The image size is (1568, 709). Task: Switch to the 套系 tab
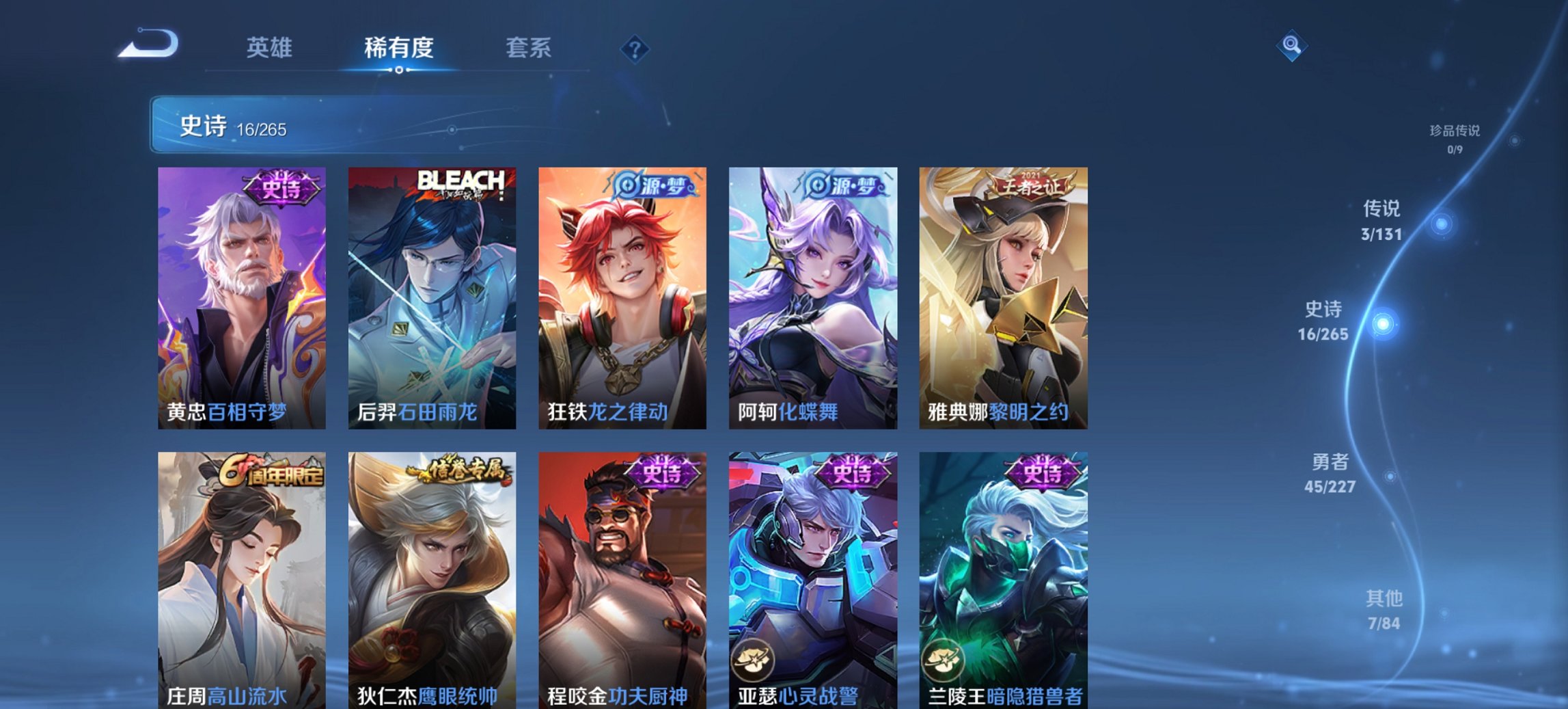pyautogui.click(x=529, y=48)
